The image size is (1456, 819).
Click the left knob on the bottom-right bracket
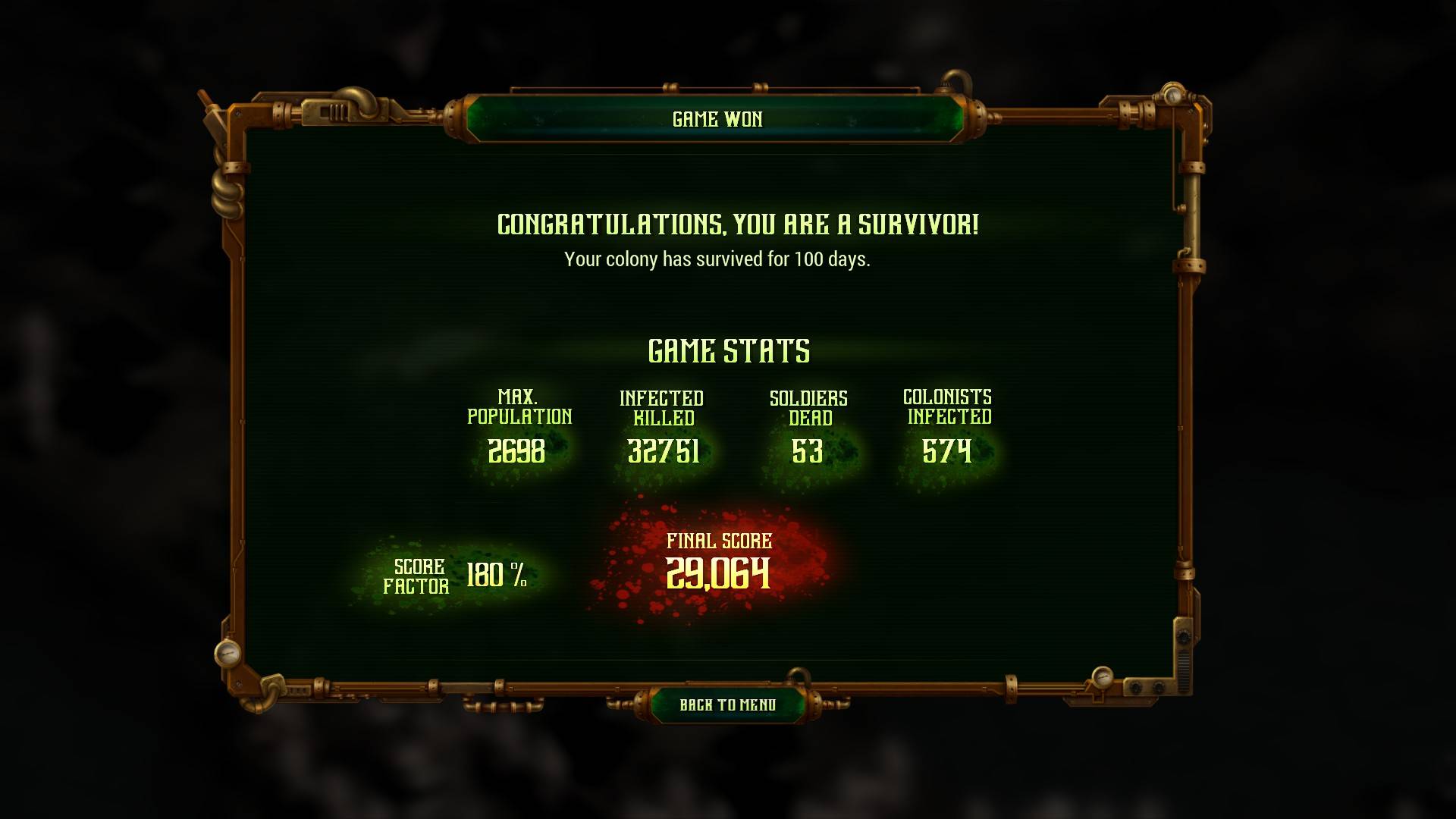pos(1136,687)
